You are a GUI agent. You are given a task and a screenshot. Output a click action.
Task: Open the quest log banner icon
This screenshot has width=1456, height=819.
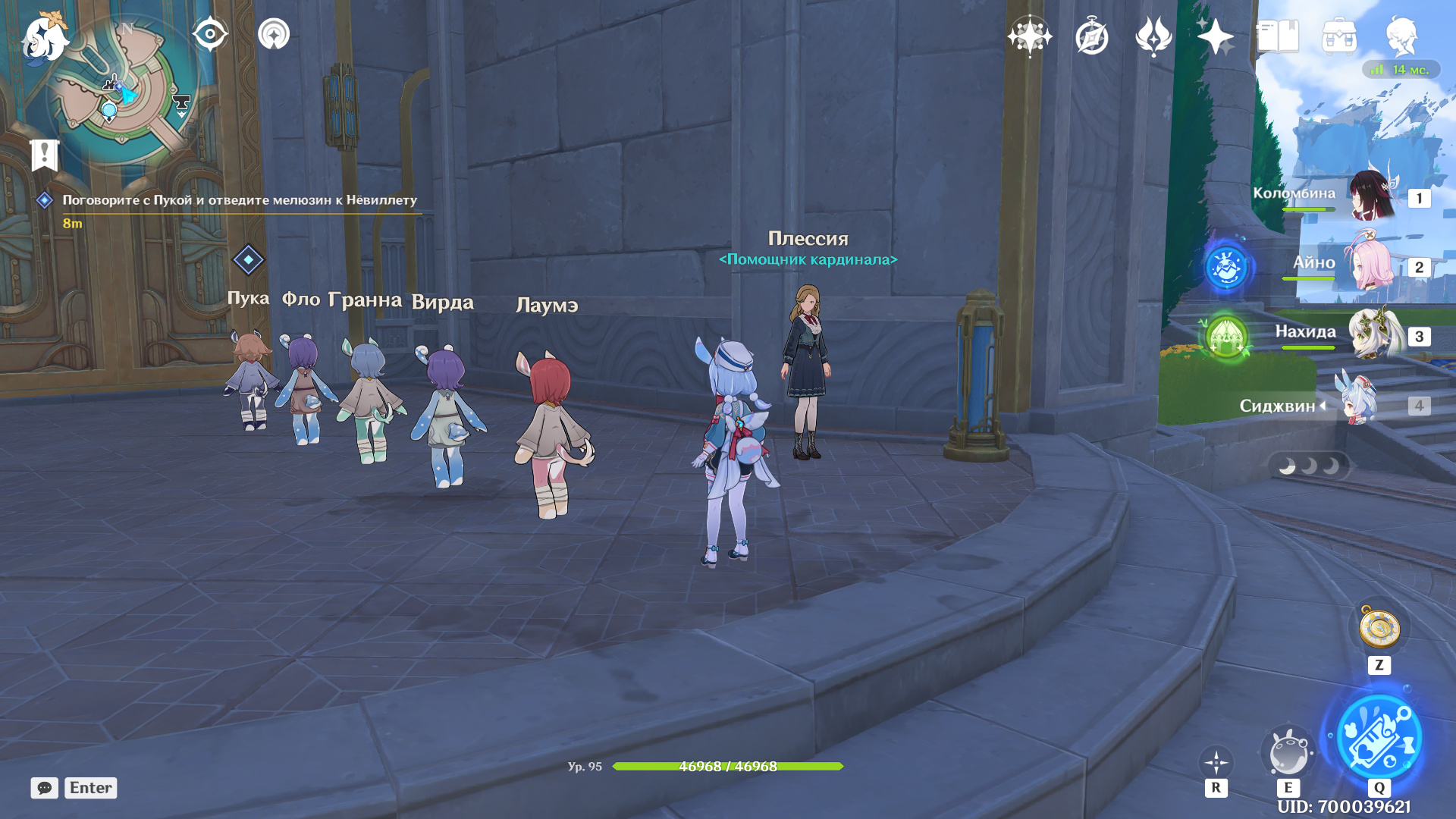click(45, 155)
